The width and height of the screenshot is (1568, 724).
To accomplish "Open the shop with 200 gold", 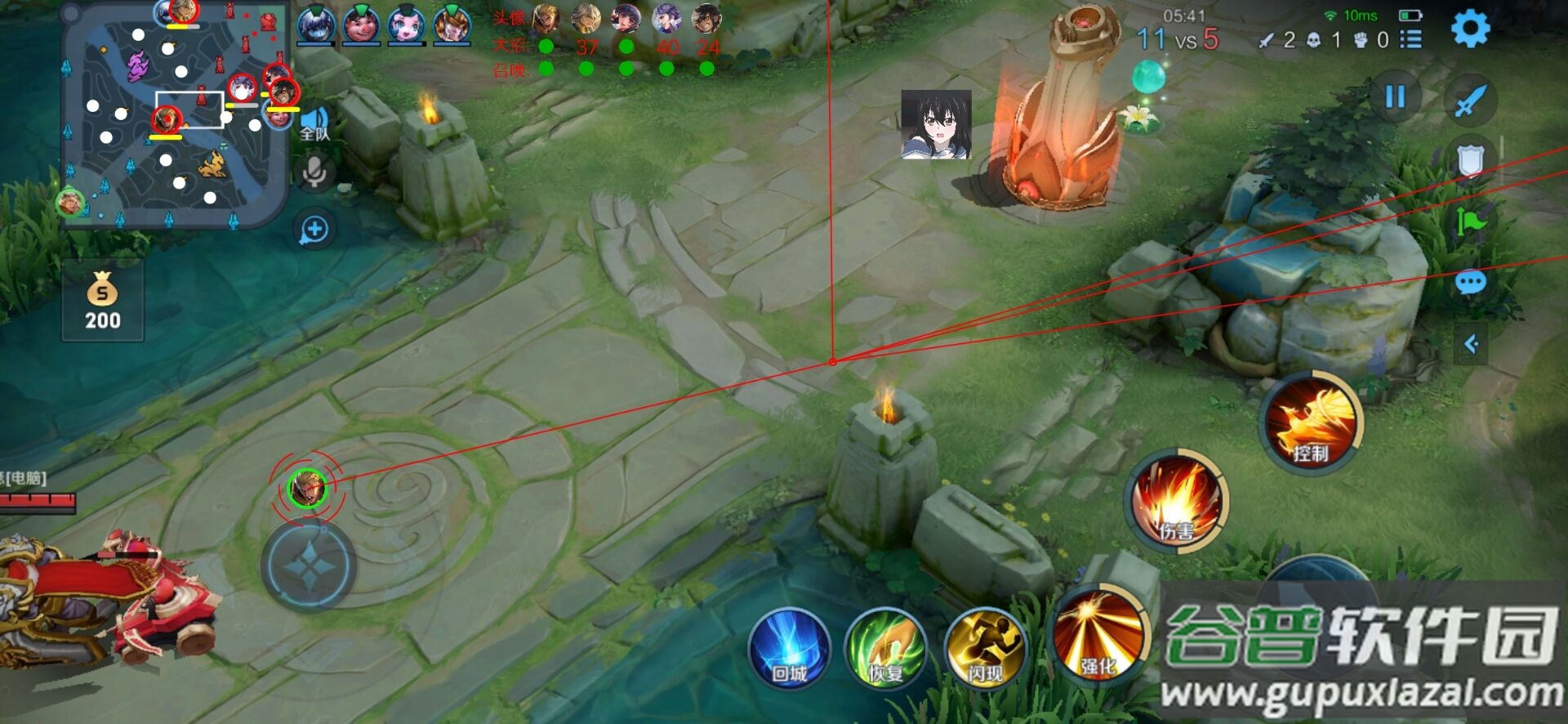I will [x=102, y=301].
